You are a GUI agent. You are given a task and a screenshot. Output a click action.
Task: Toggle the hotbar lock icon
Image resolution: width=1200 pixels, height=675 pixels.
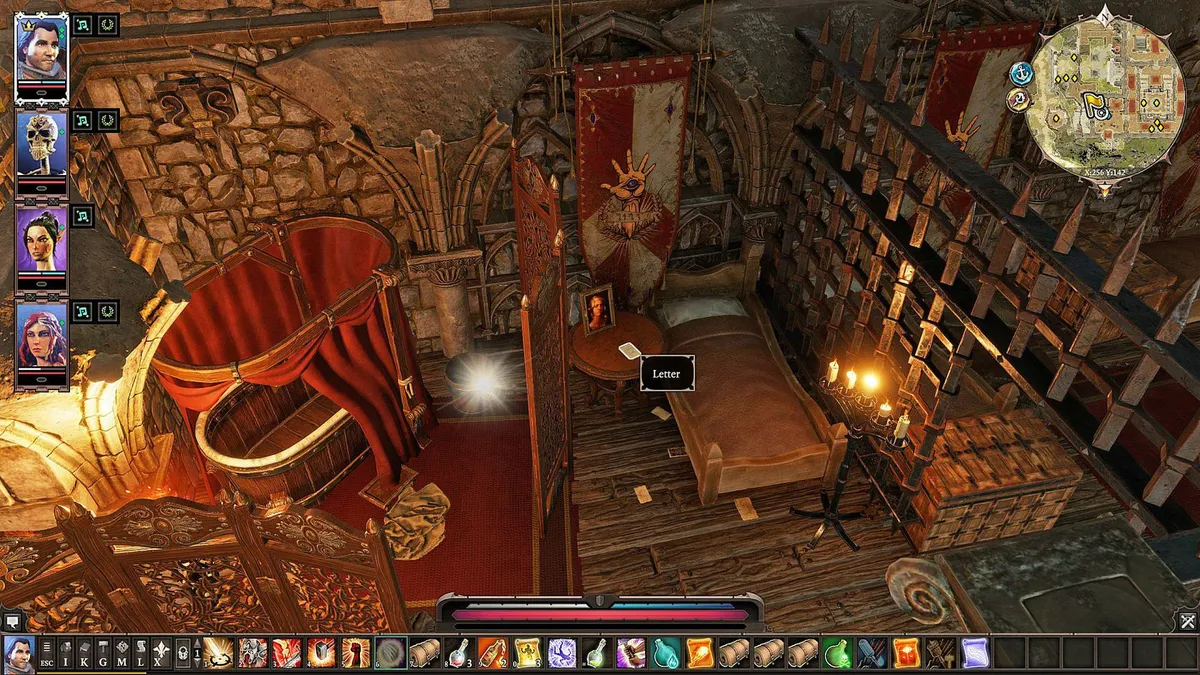(x=182, y=654)
